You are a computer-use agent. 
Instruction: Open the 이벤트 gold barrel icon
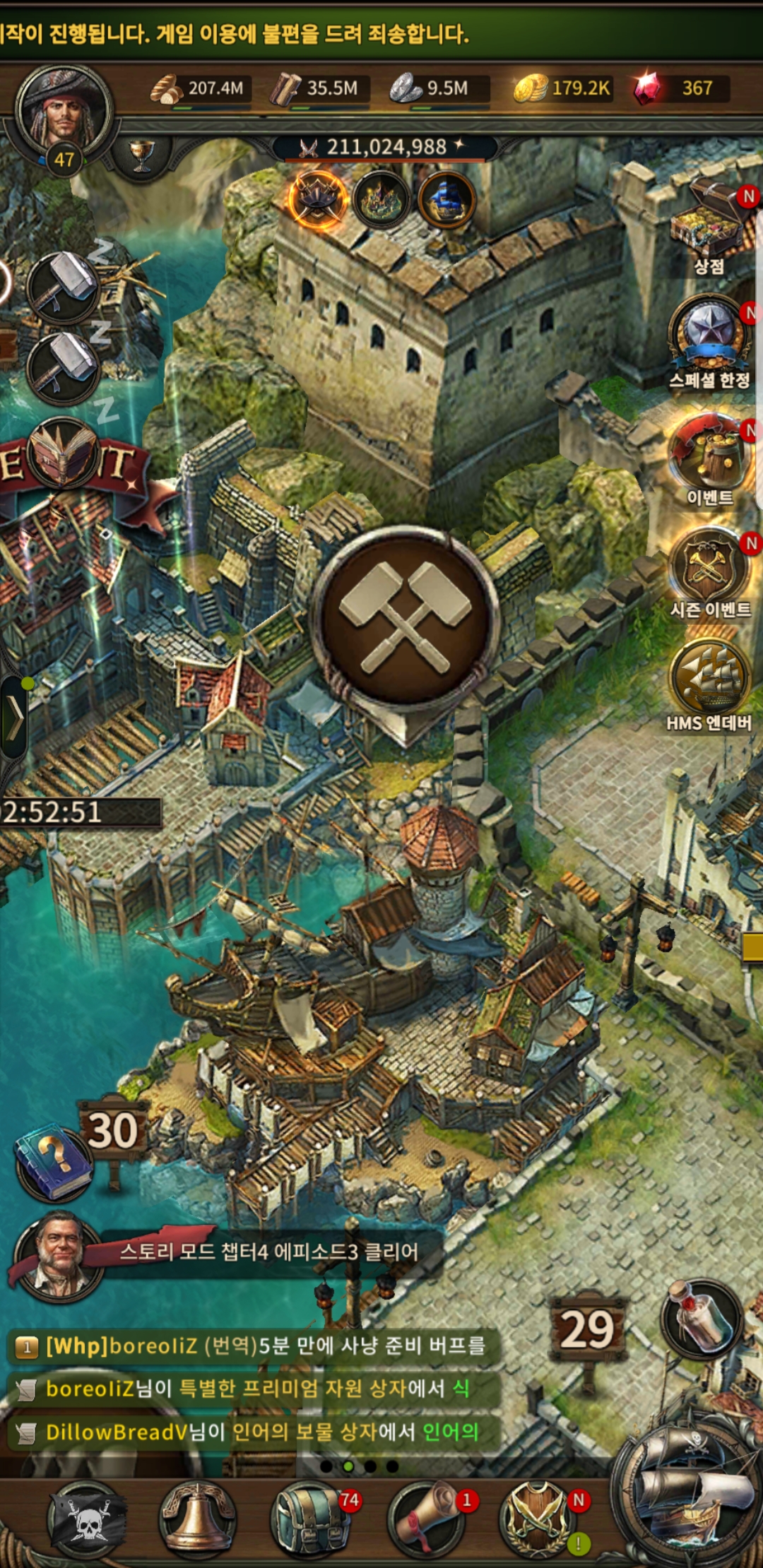709,456
